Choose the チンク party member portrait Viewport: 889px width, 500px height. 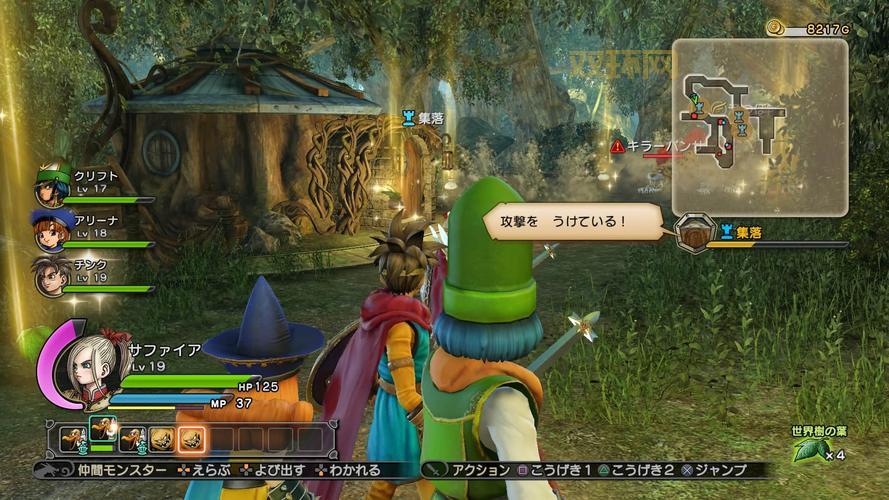pyautogui.click(x=51, y=276)
